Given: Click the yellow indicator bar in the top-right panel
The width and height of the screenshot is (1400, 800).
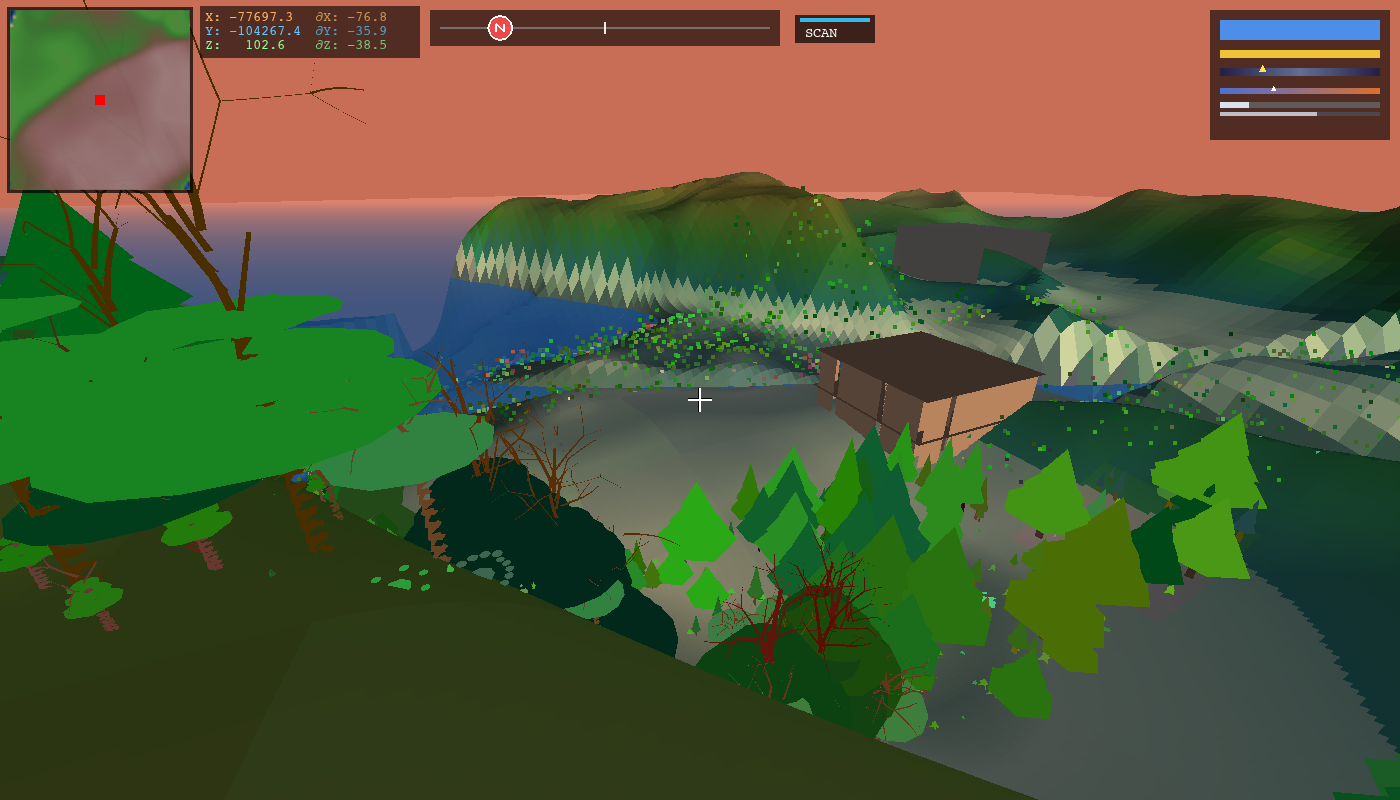Looking at the screenshot, I should pyautogui.click(x=1300, y=53).
